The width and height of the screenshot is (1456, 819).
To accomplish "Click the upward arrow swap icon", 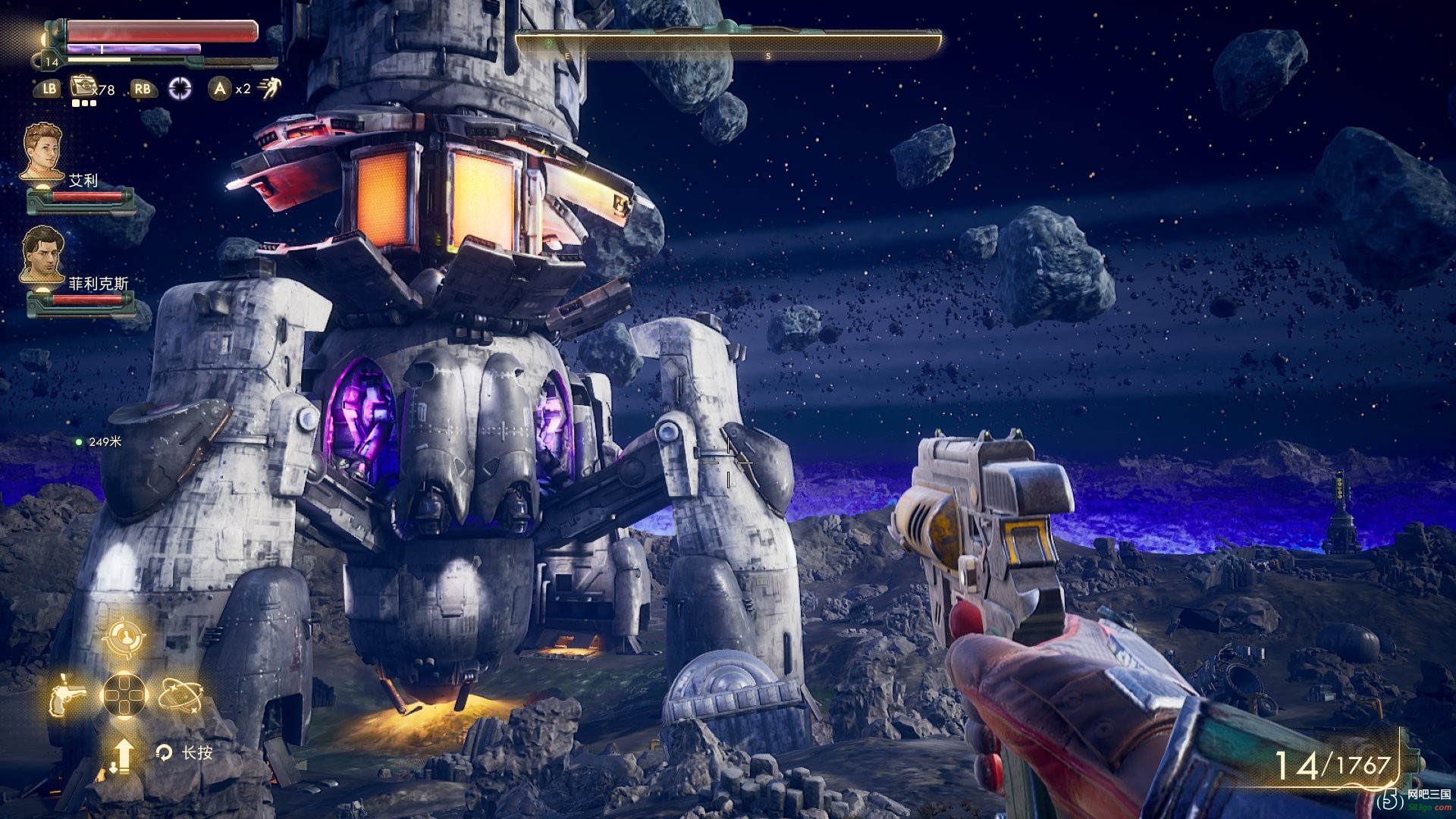I will (x=122, y=754).
